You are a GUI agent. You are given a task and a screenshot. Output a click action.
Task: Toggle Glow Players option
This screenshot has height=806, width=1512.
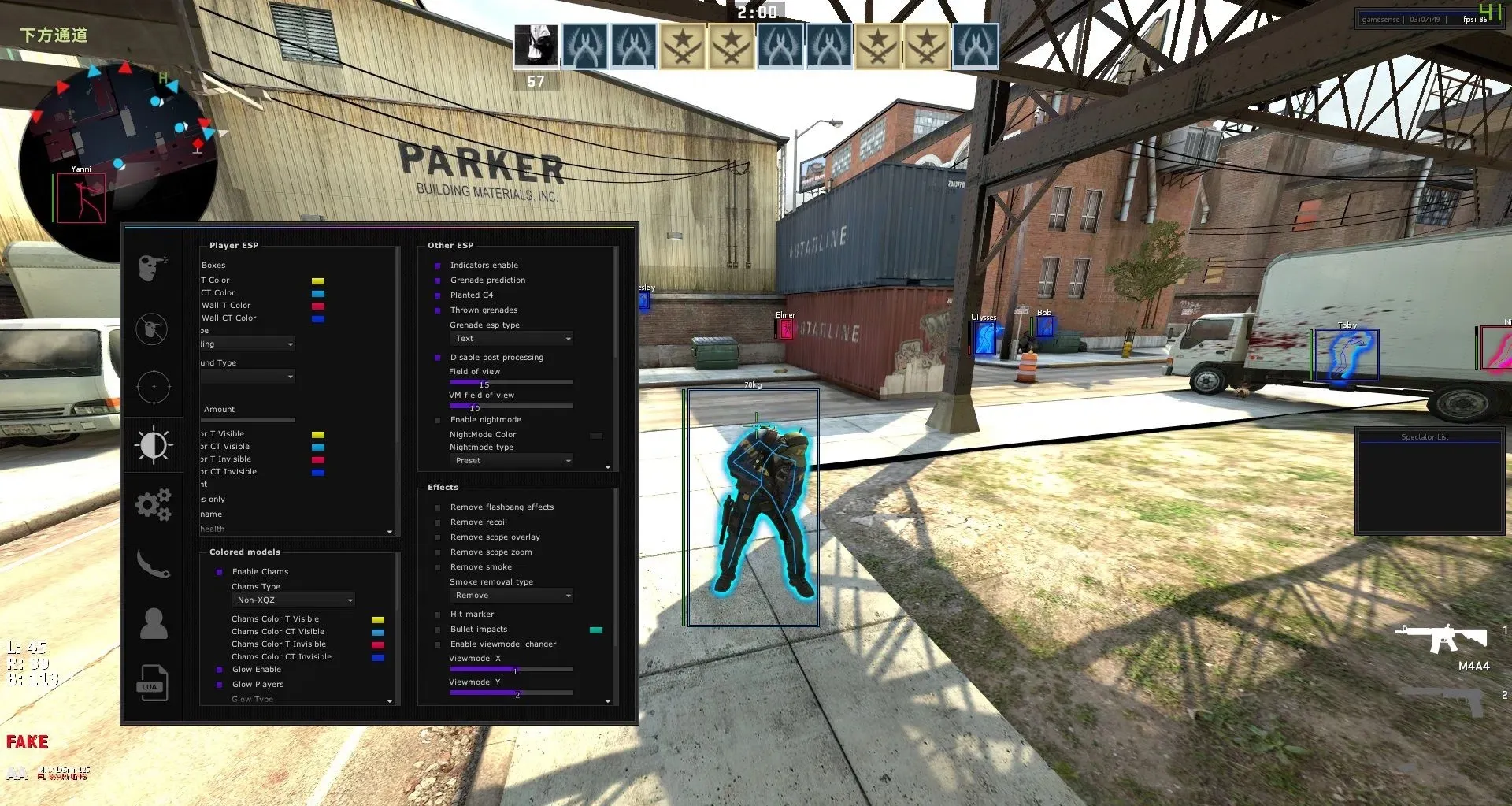coord(220,684)
